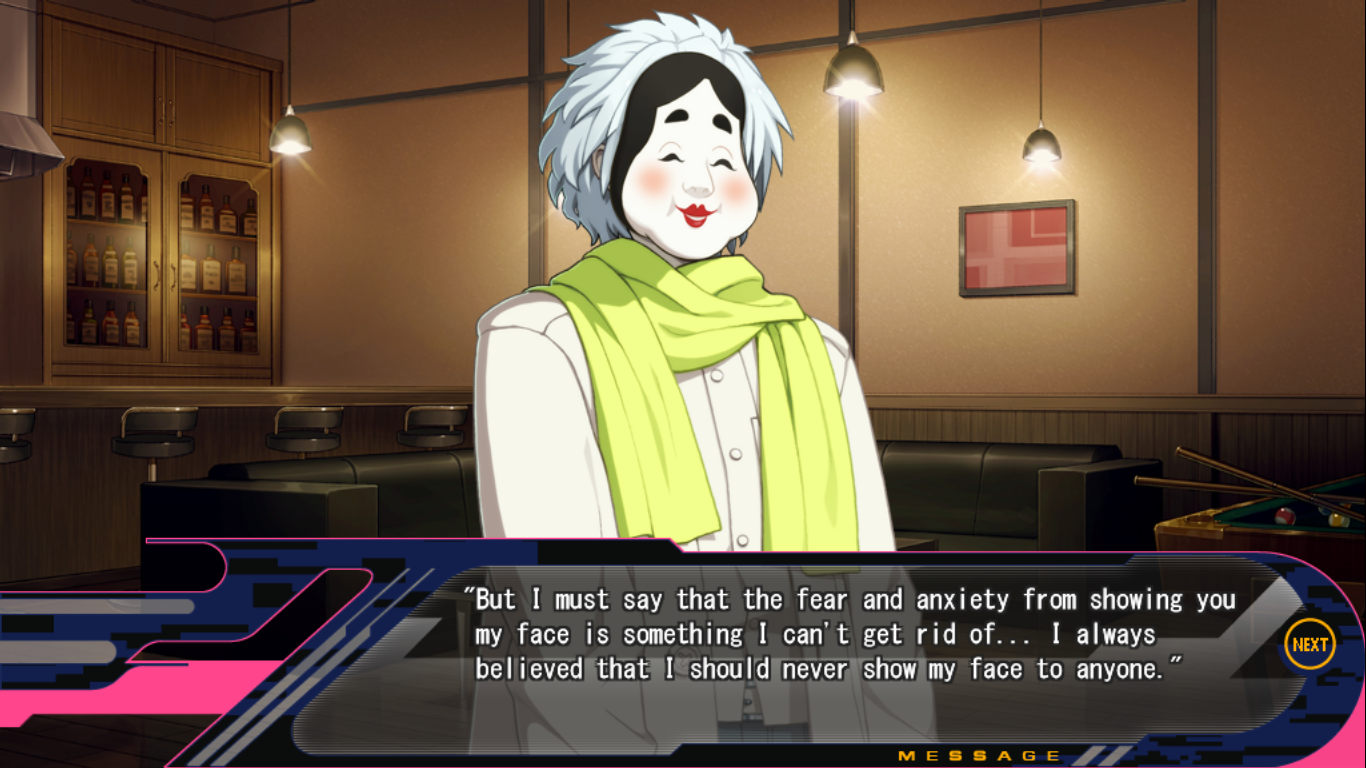Select the MESSAGE label on the dialogue bar
The image size is (1366, 768).
click(x=980, y=754)
